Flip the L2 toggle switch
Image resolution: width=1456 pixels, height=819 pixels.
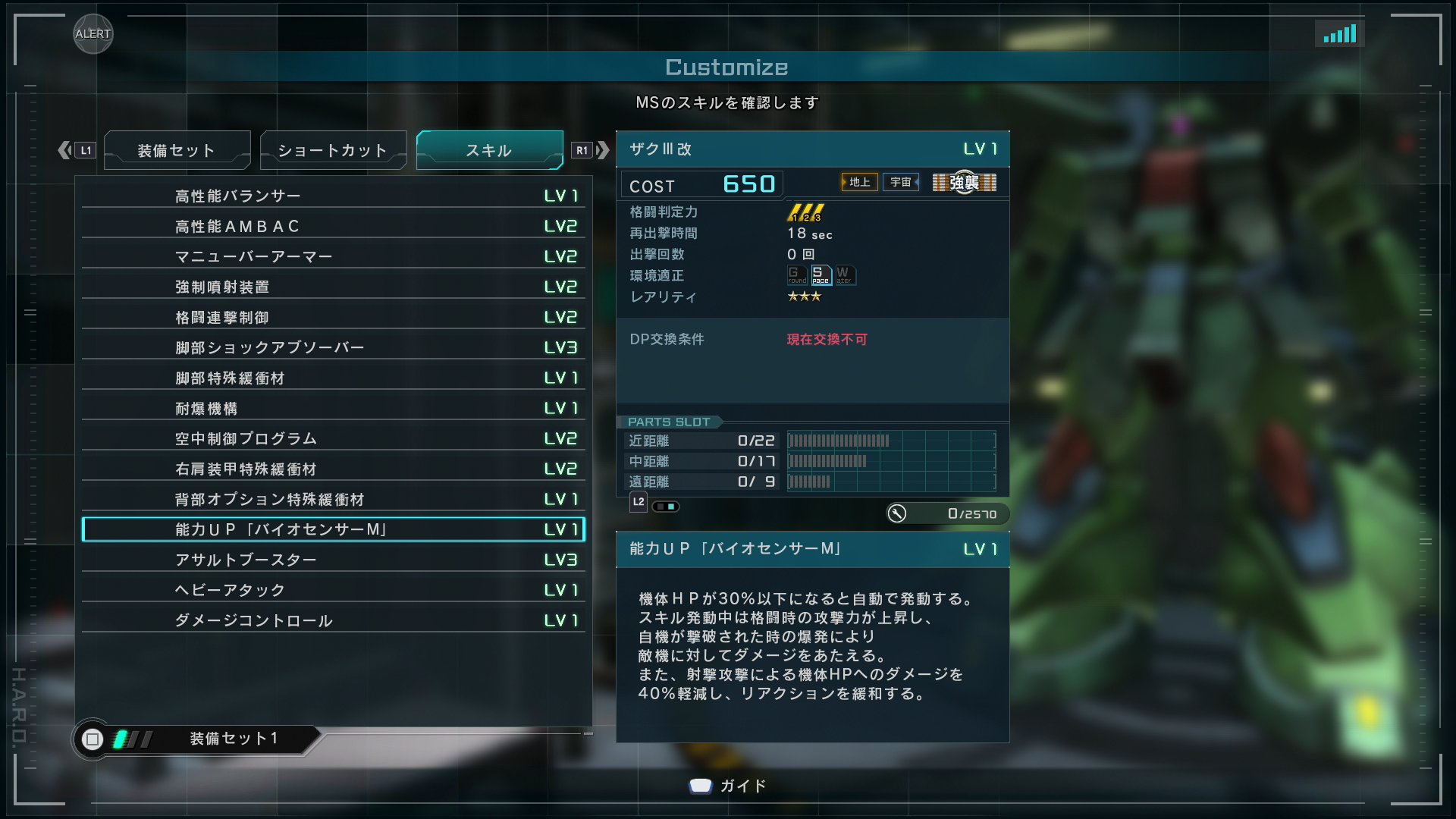click(x=666, y=506)
